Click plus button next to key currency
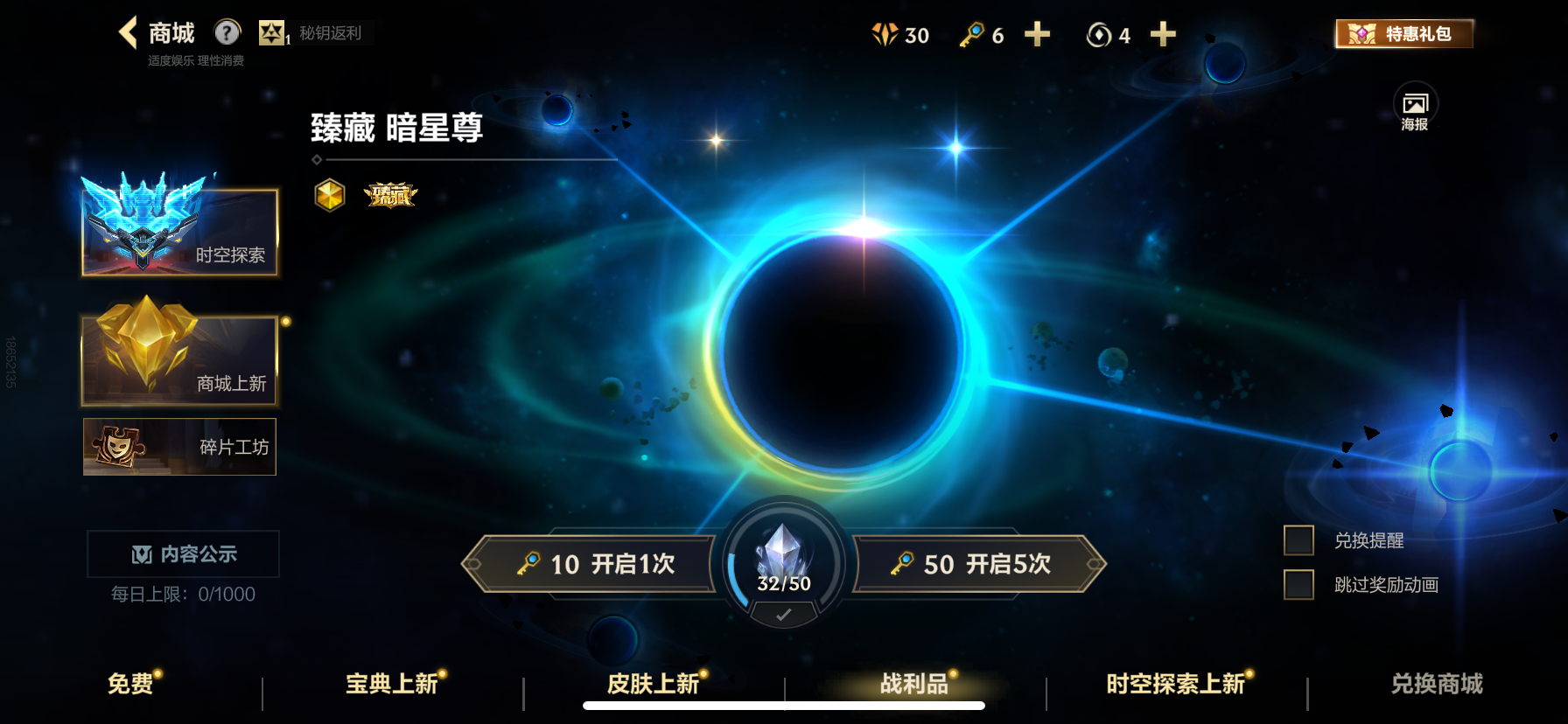This screenshot has height=724, width=1568. point(1036,35)
